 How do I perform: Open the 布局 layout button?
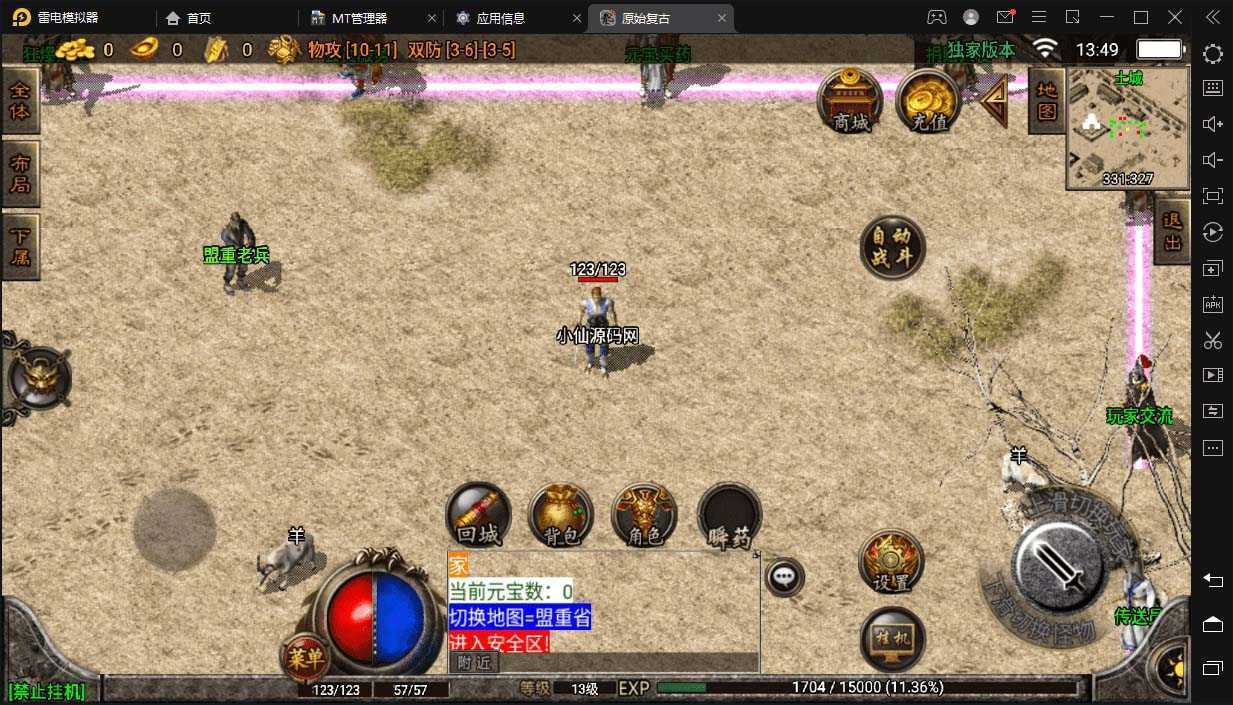pyautogui.click(x=19, y=173)
